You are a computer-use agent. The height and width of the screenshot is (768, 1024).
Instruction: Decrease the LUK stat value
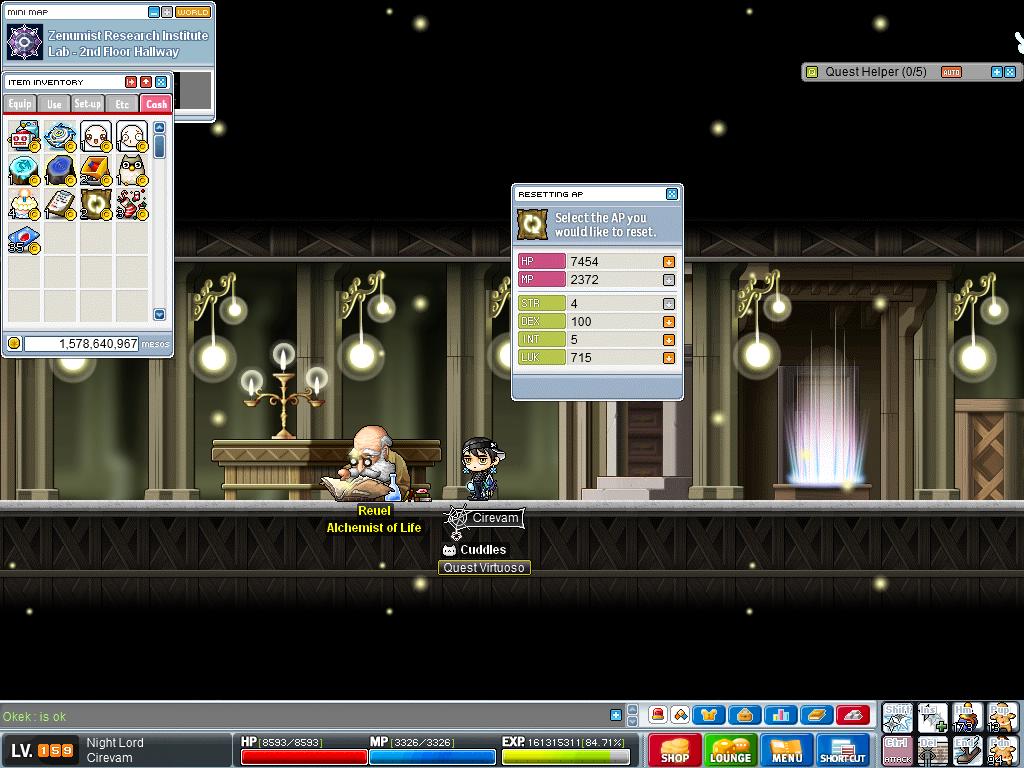tap(669, 358)
